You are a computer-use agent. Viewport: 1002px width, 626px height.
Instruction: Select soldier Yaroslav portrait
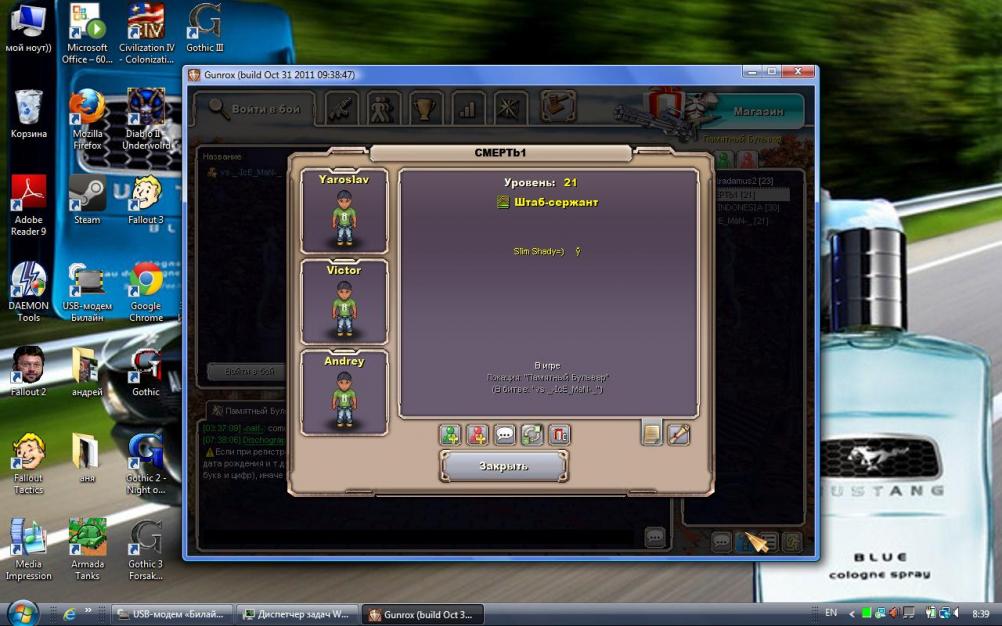click(344, 211)
